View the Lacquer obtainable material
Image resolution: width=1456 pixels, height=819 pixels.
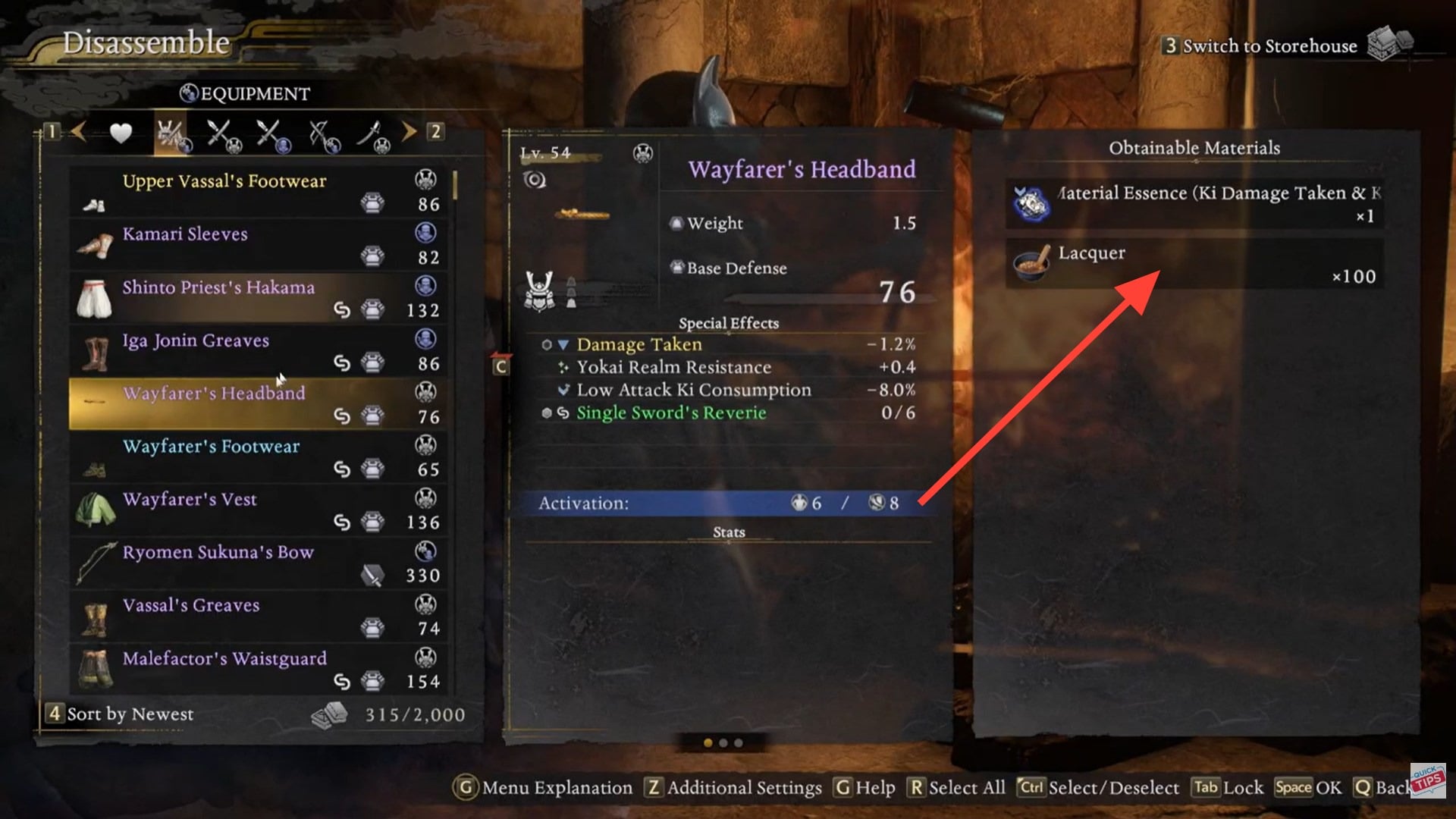pos(1195,264)
